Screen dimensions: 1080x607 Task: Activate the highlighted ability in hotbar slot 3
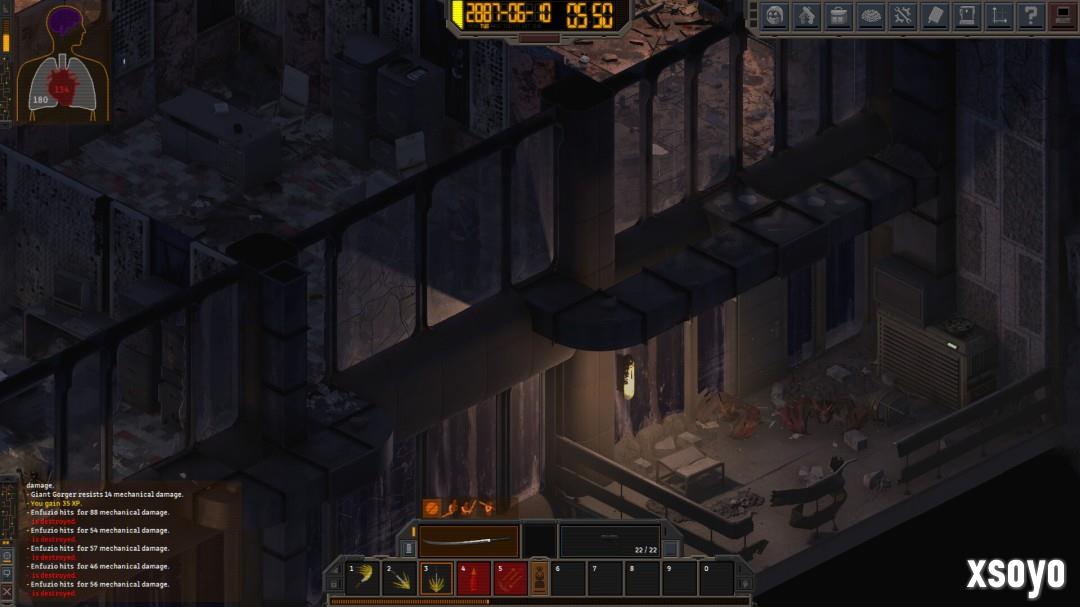(436, 578)
